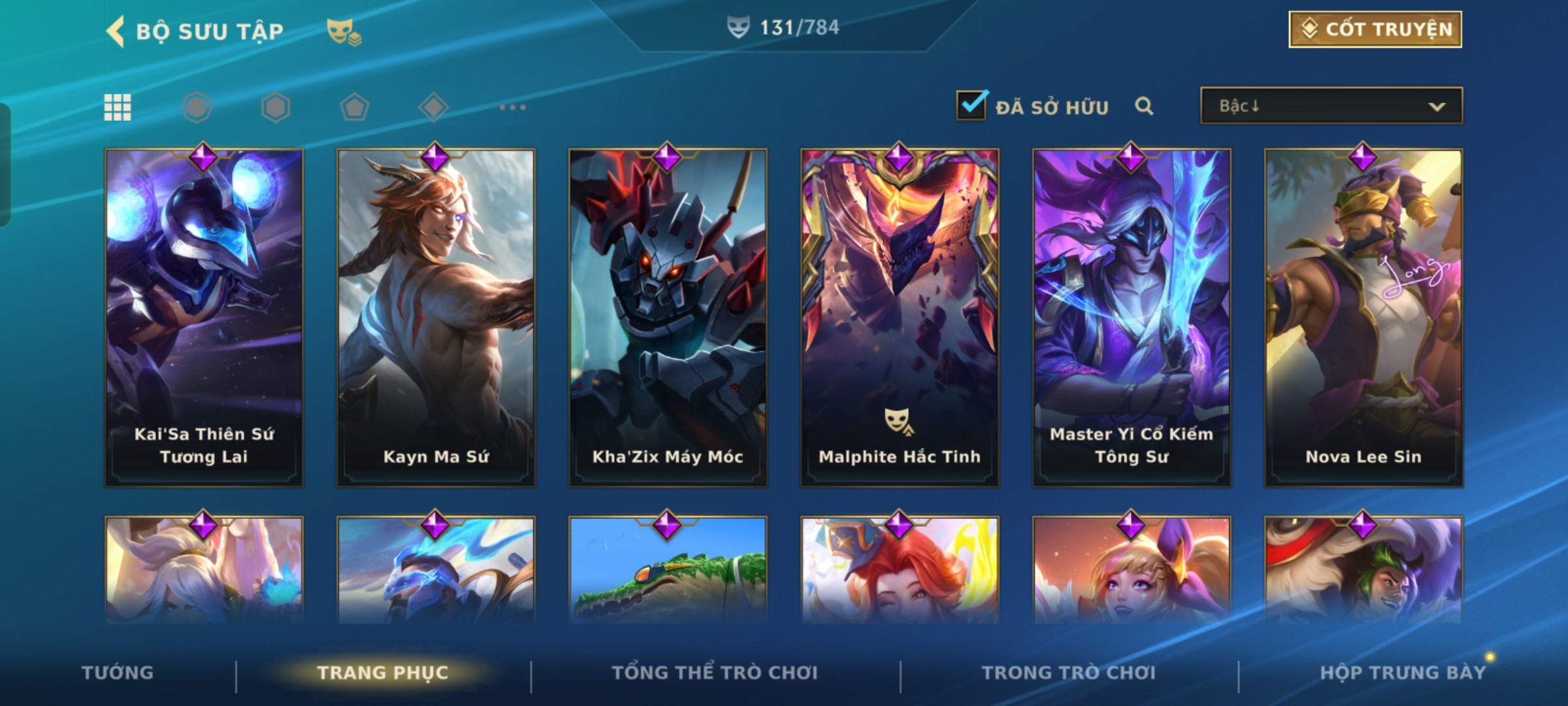Select the Kayn Ma Sứ skin card

pyautogui.click(x=436, y=318)
